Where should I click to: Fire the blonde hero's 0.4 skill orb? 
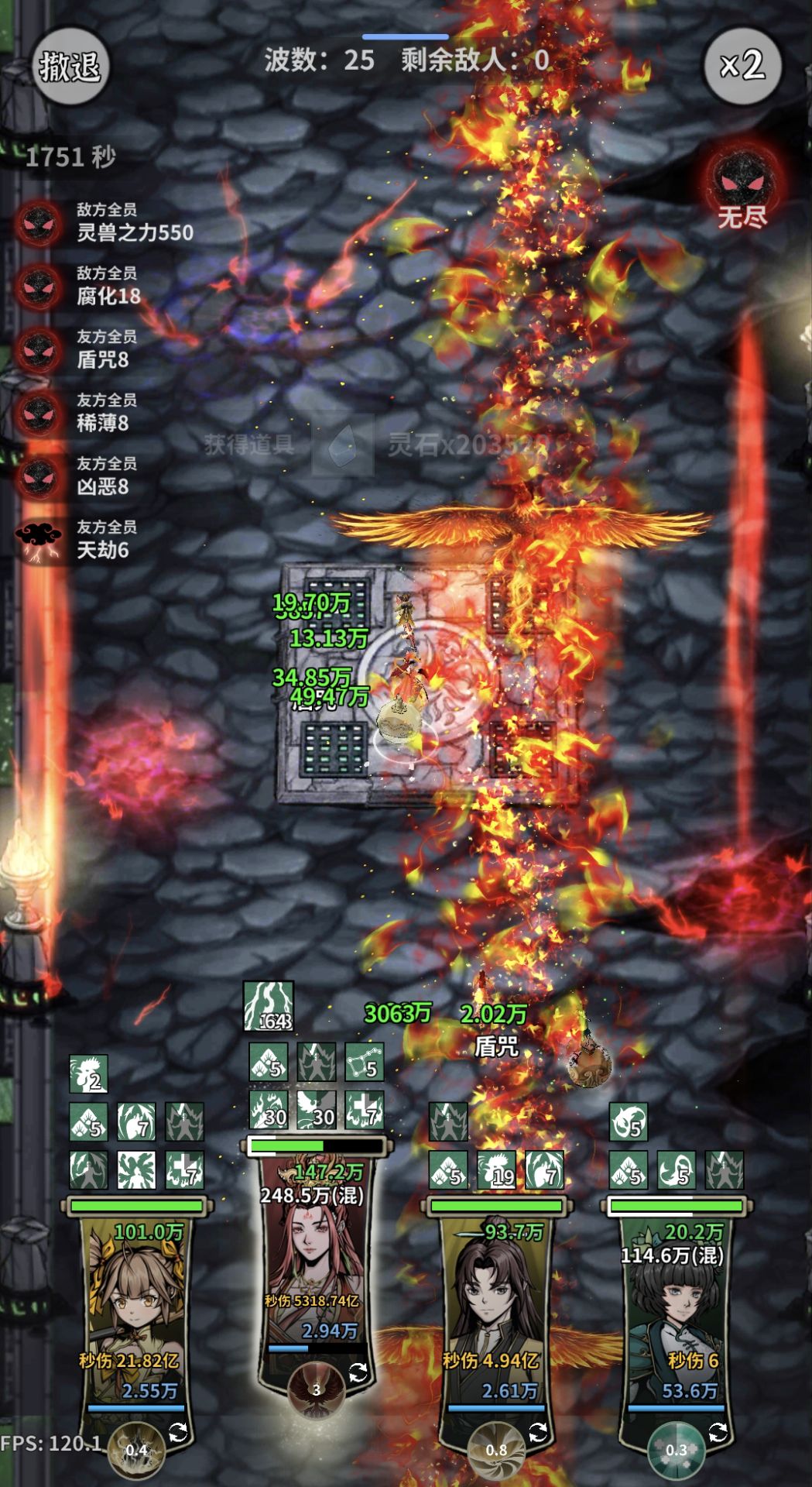click(136, 1449)
